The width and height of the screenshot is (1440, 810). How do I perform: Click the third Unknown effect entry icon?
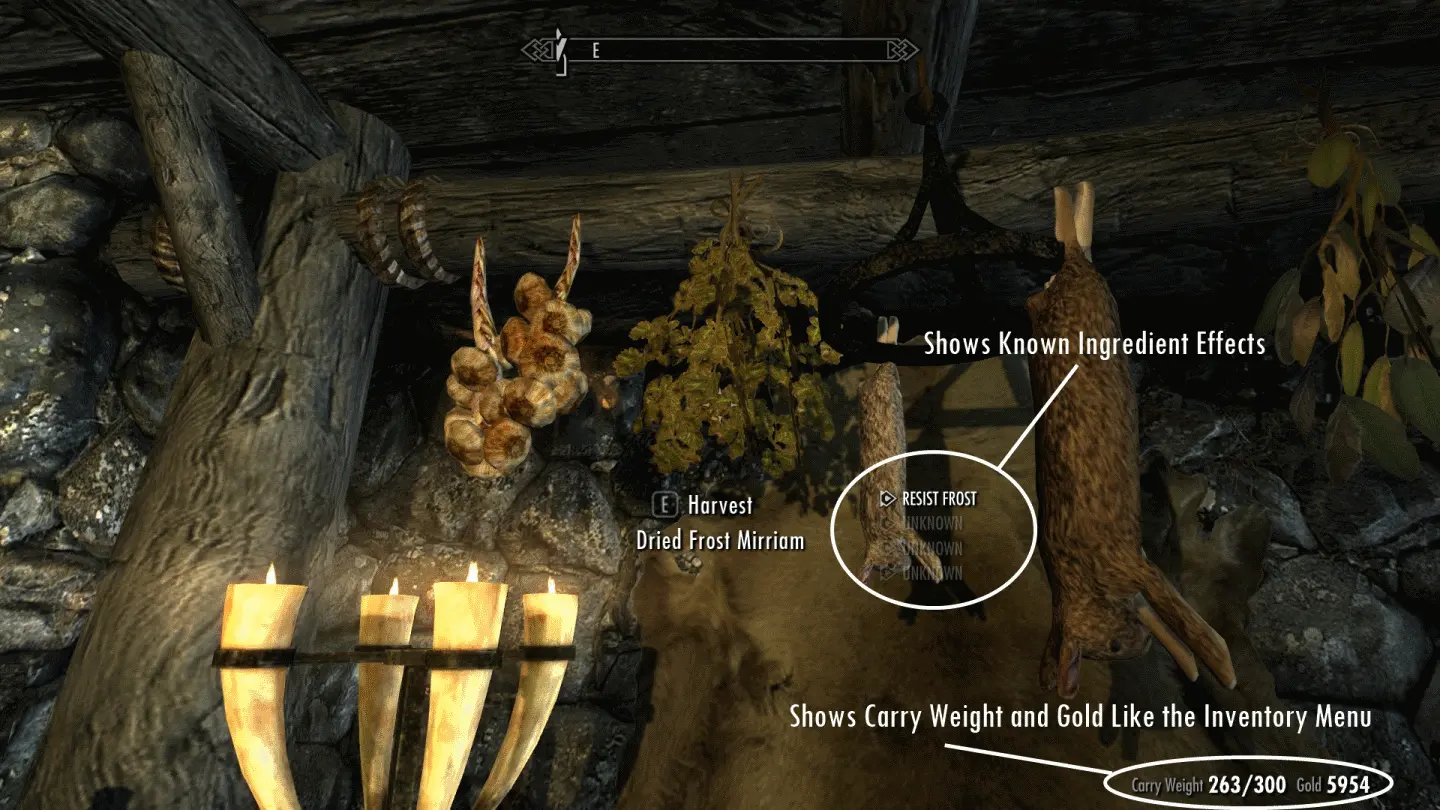tap(889, 571)
